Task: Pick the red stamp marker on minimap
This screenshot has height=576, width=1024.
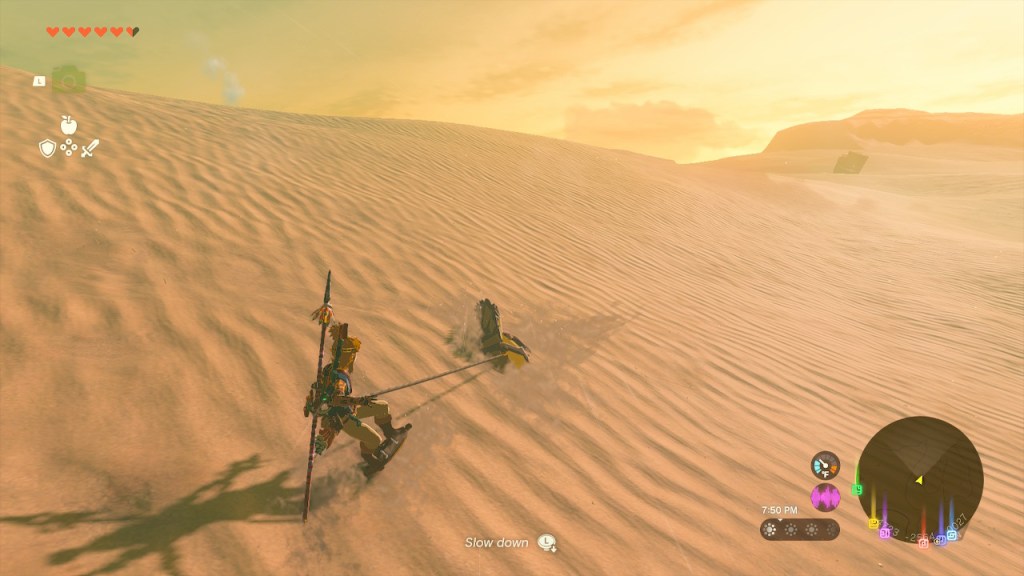Action: pyautogui.click(x=923, y=543)
